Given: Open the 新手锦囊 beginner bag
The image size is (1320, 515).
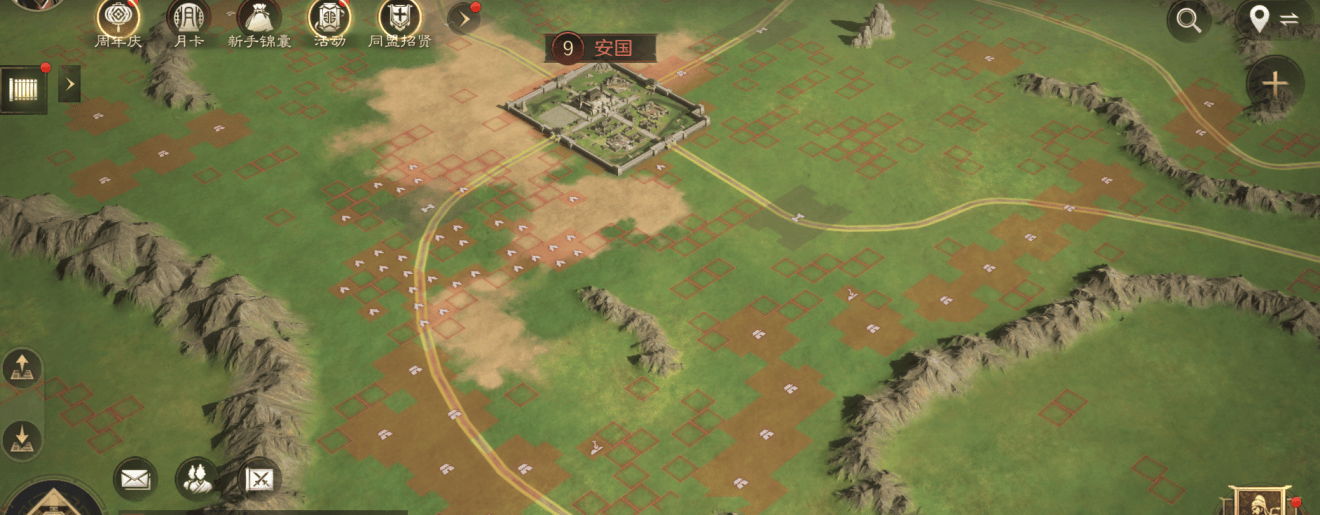Looking at the screenshot, I should (258, 19).
